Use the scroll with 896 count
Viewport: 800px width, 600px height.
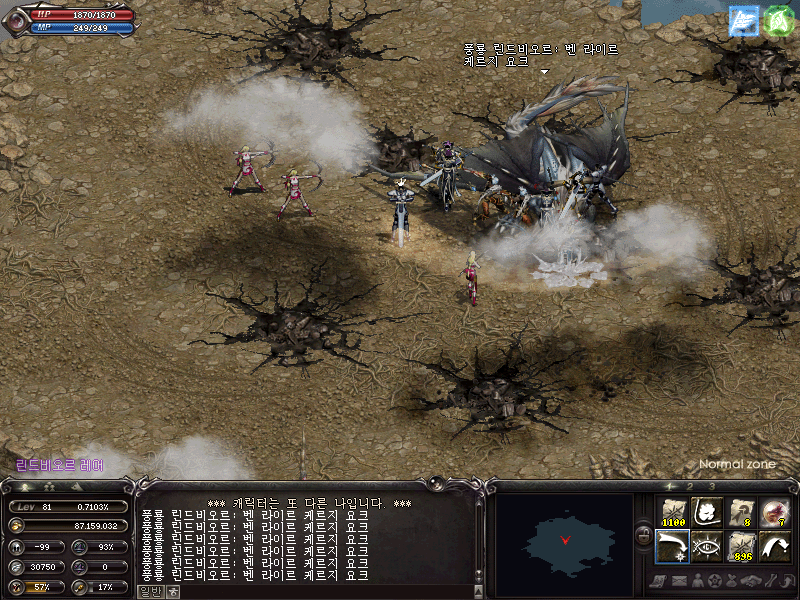pyautogui.click(x=740, y=546)
